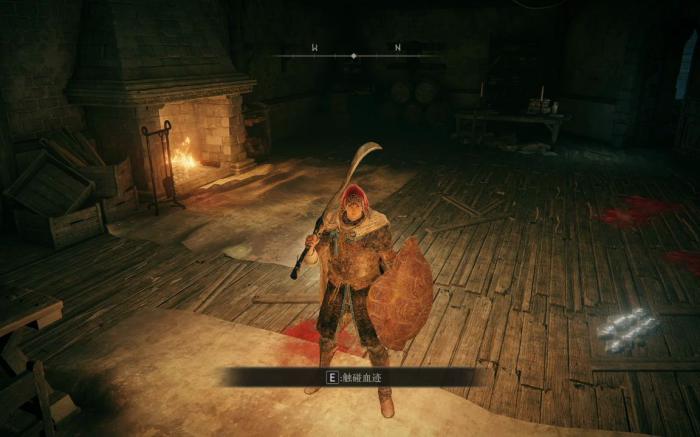Image resolution: width=700 pixels, height=437 pixels.
Task: Click the compass bar showing W and N
Action: (x=355, y=54)
